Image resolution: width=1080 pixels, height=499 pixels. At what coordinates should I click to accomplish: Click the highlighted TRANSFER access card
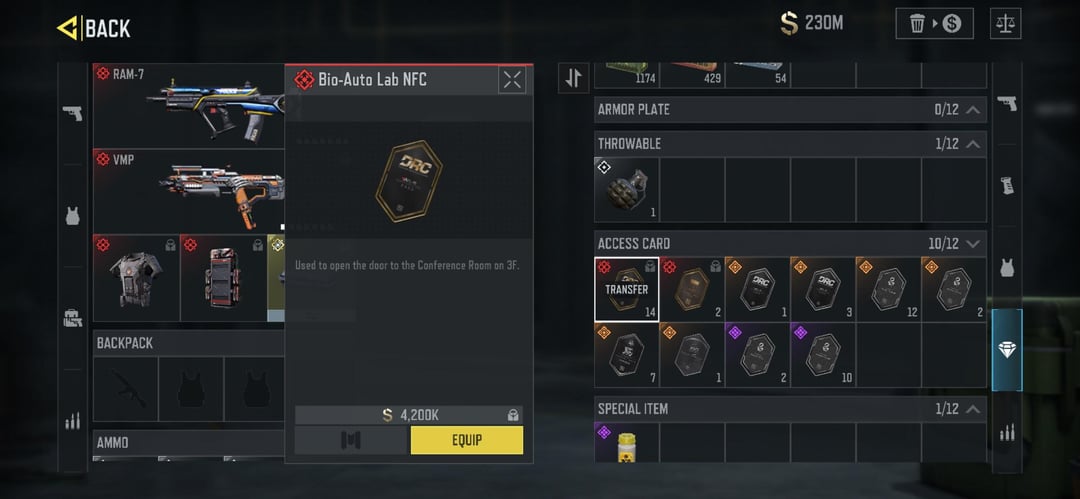[626, 290]
